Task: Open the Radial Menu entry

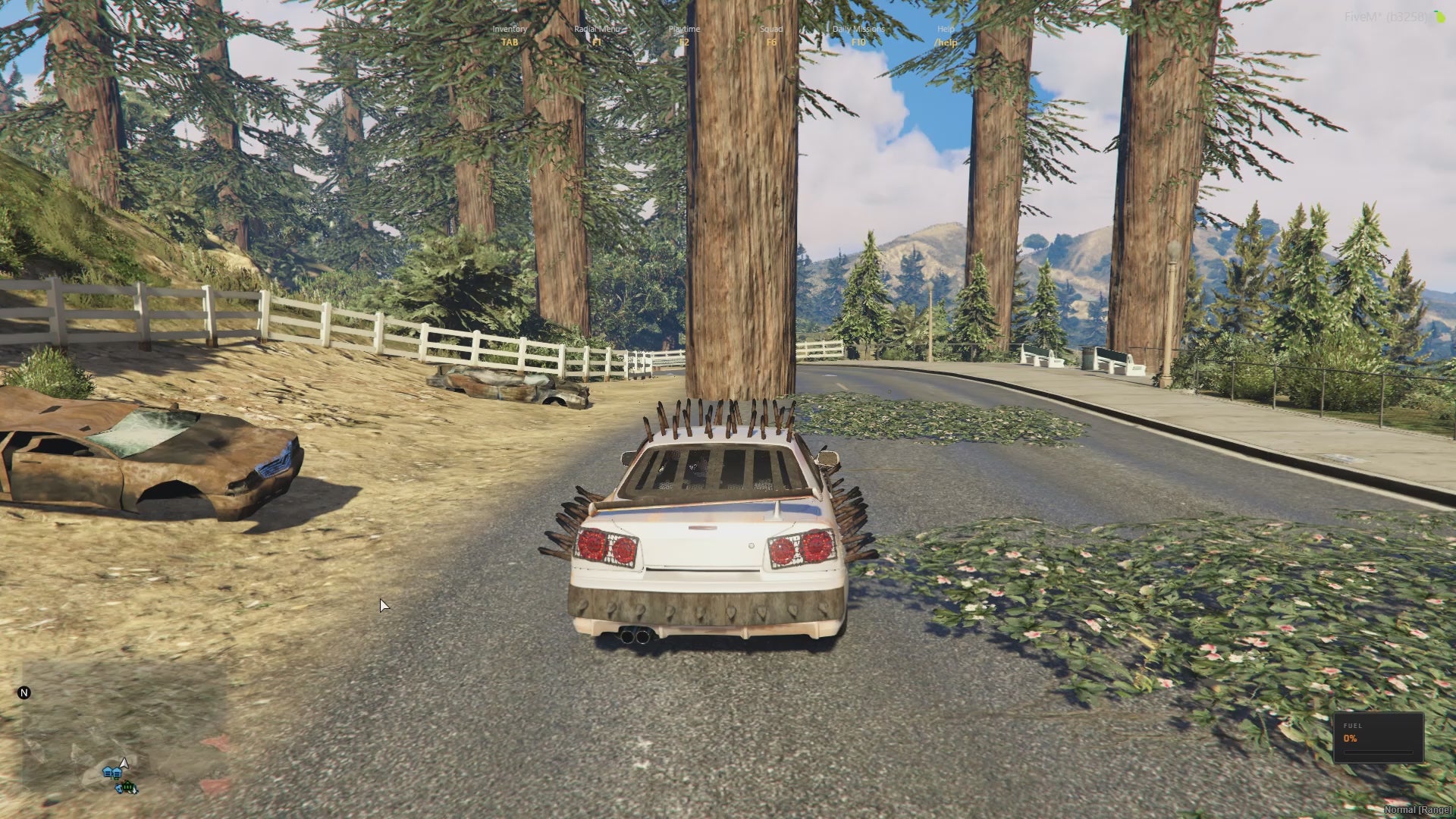Action: 597,35
